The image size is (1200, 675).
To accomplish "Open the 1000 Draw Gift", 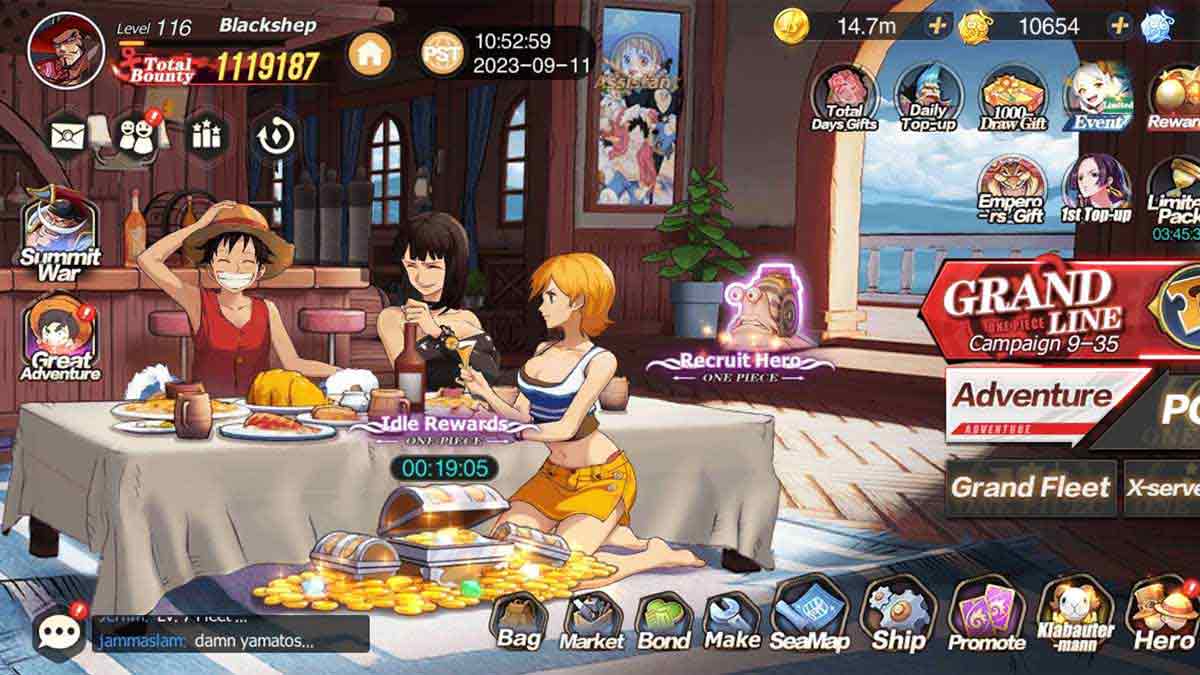I will pos(1013,97).
